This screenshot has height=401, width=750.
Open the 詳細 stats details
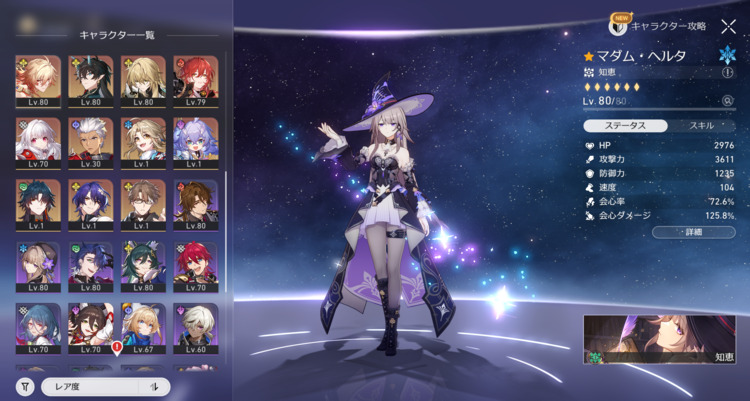[693, 231]
